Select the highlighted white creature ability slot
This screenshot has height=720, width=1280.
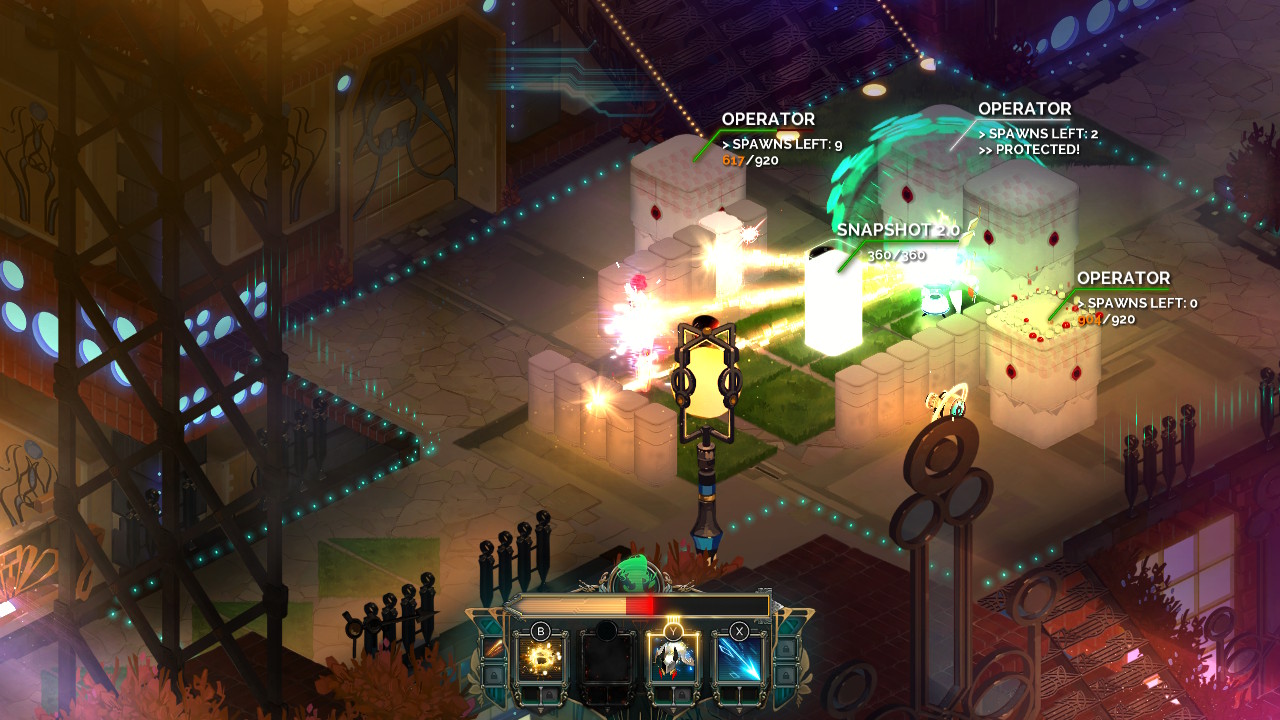click(673, 657)
